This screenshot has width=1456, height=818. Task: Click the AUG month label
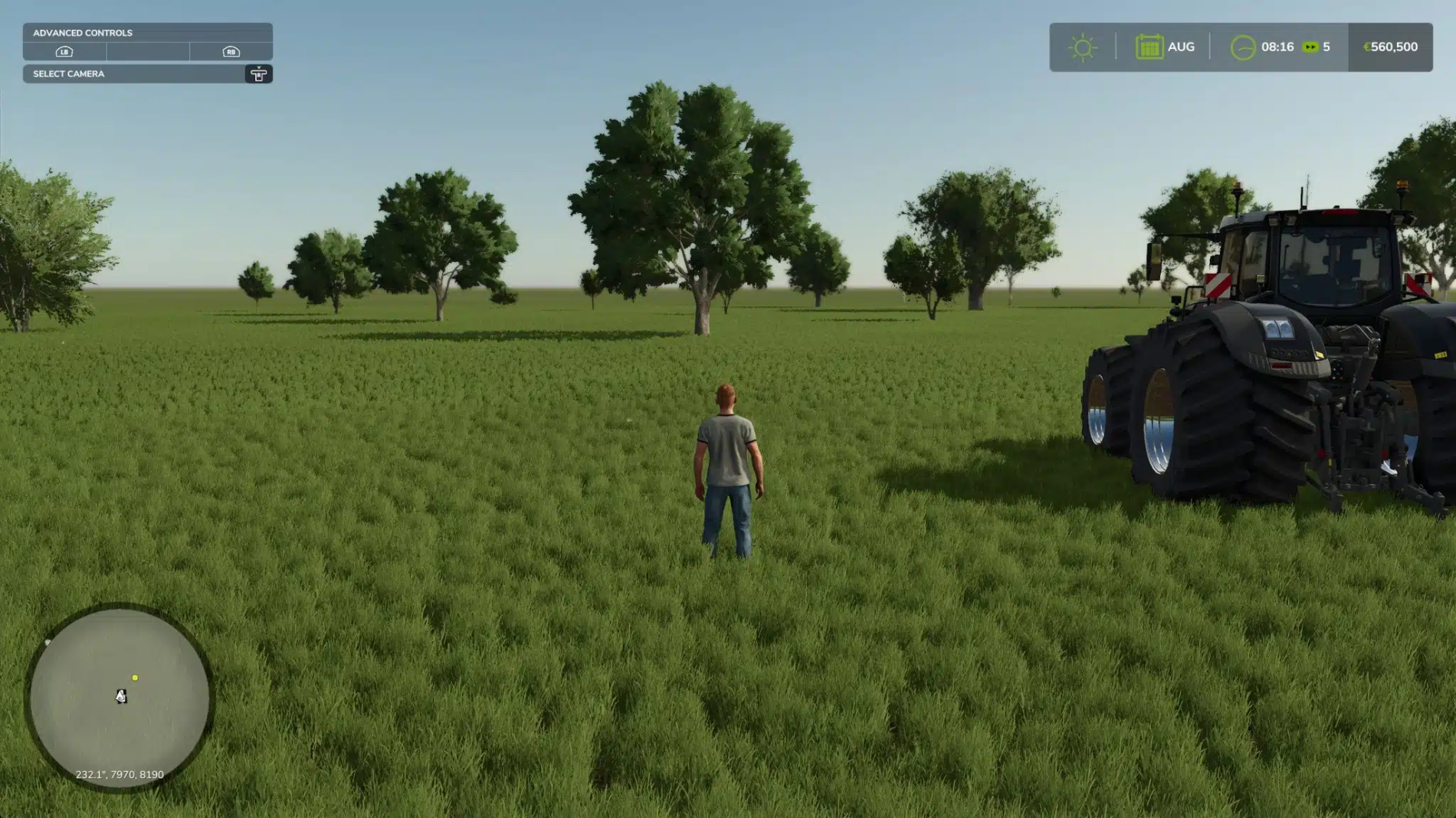(x=1181, y=47)
